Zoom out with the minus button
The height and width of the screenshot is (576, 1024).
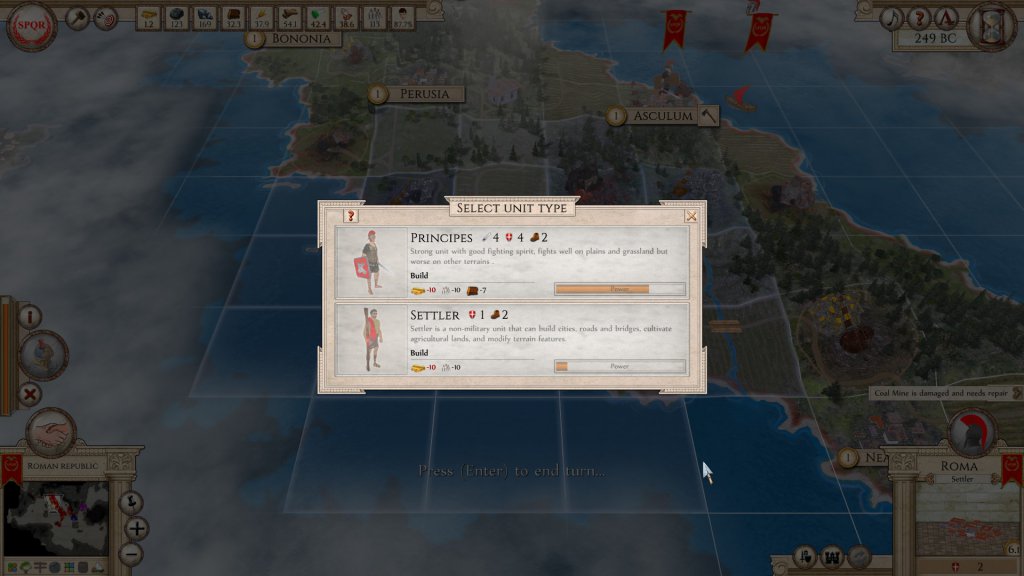coord(130,552)
